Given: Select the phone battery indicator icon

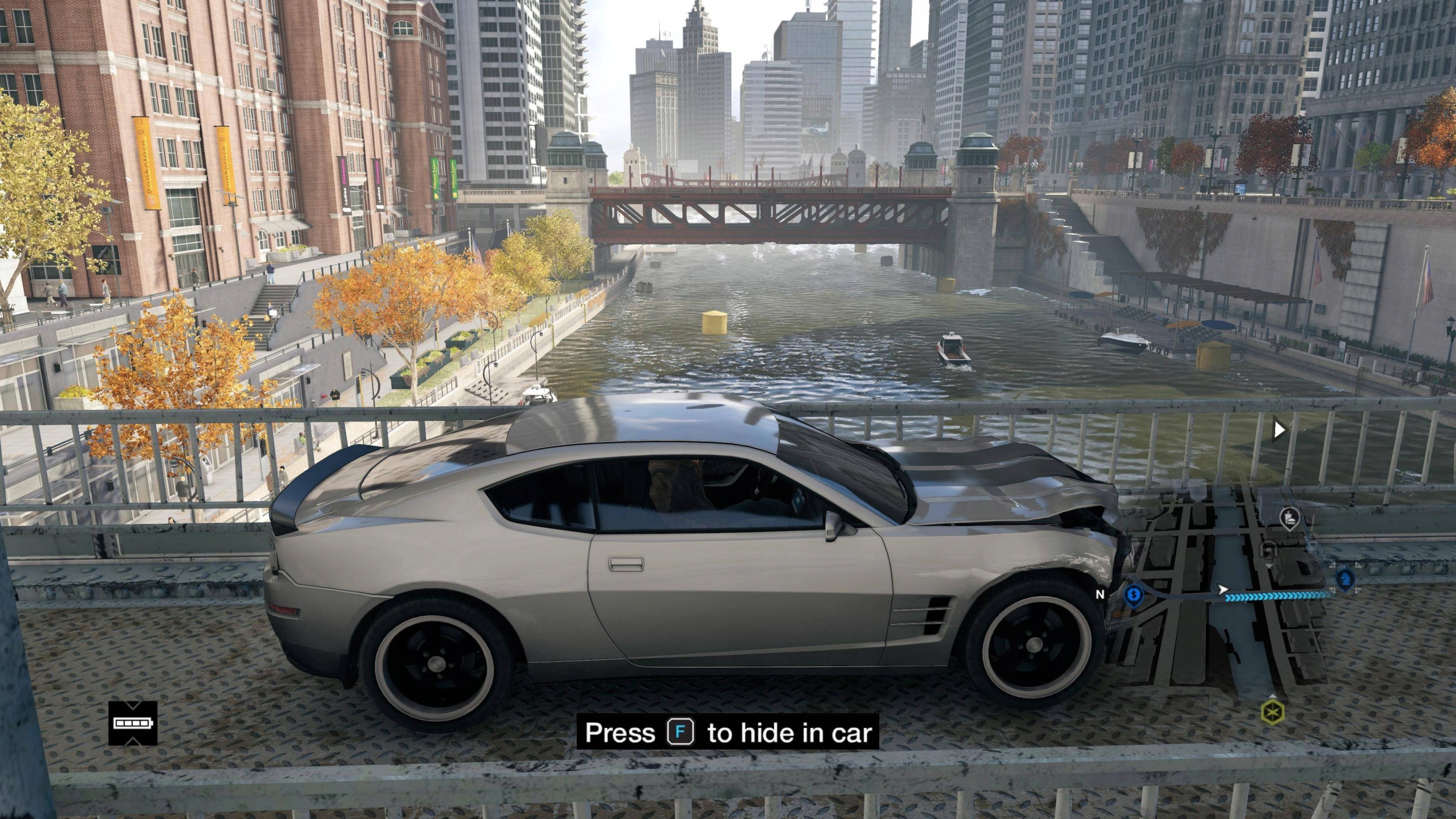Looking at the screenshot, I should [133, 723].
